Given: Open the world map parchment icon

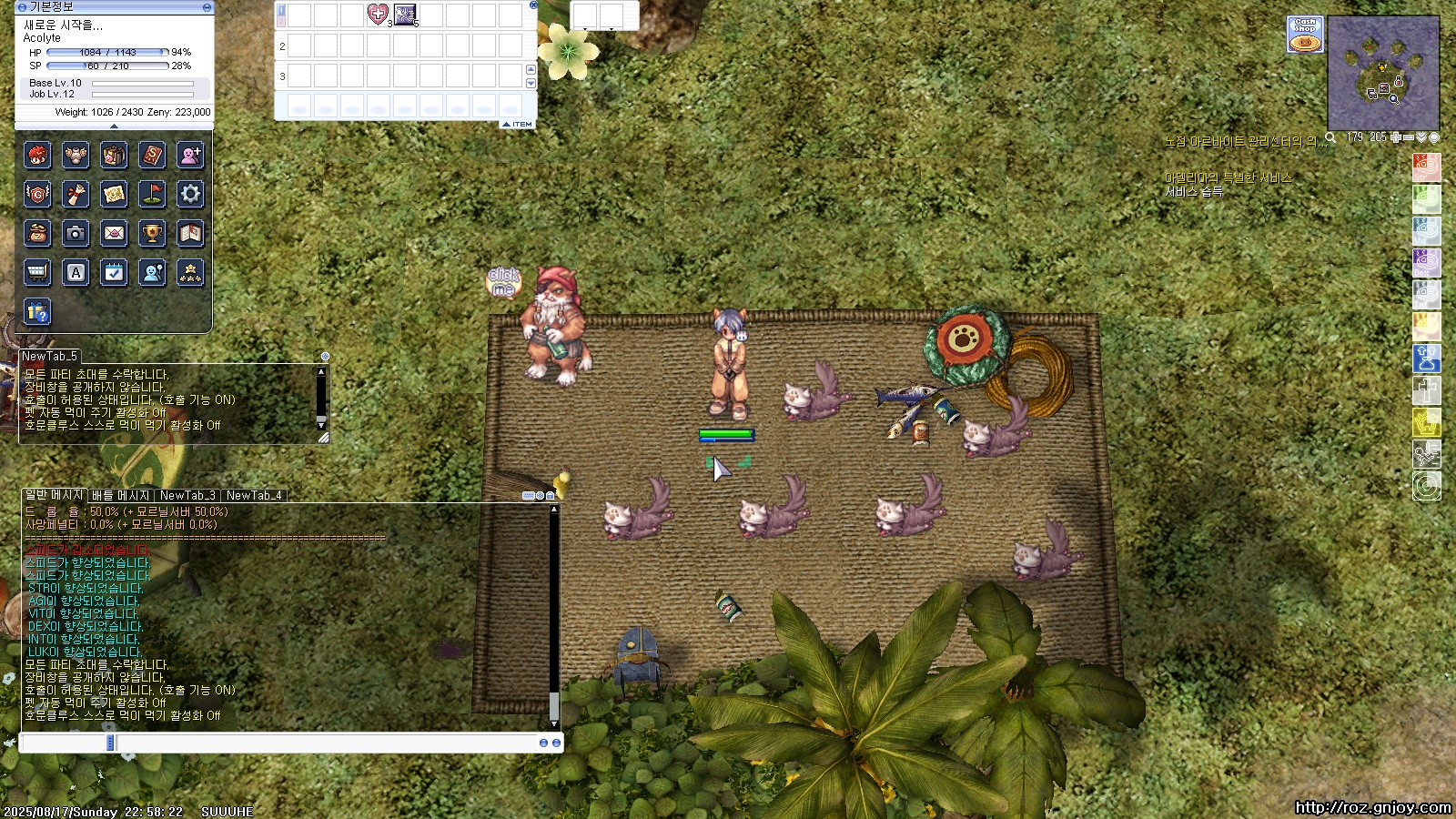Looking at the screenshot, I should [x=114, y=194].
